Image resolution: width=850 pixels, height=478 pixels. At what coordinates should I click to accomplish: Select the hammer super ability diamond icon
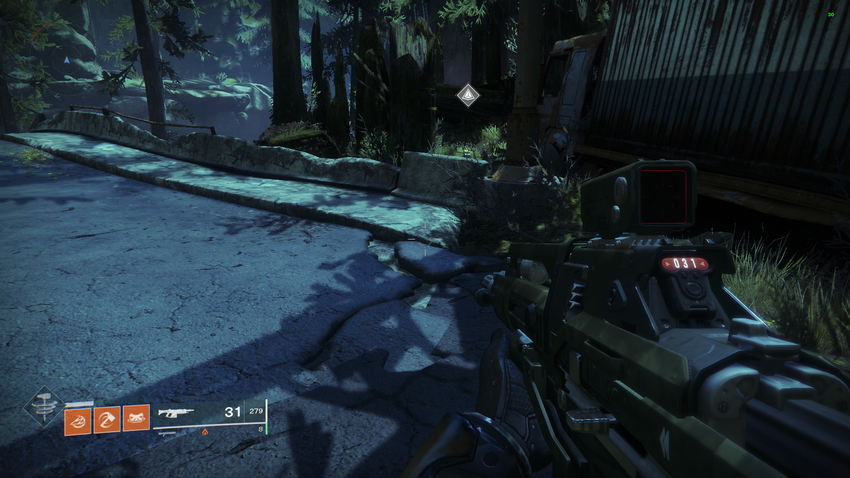click(43, 406)
